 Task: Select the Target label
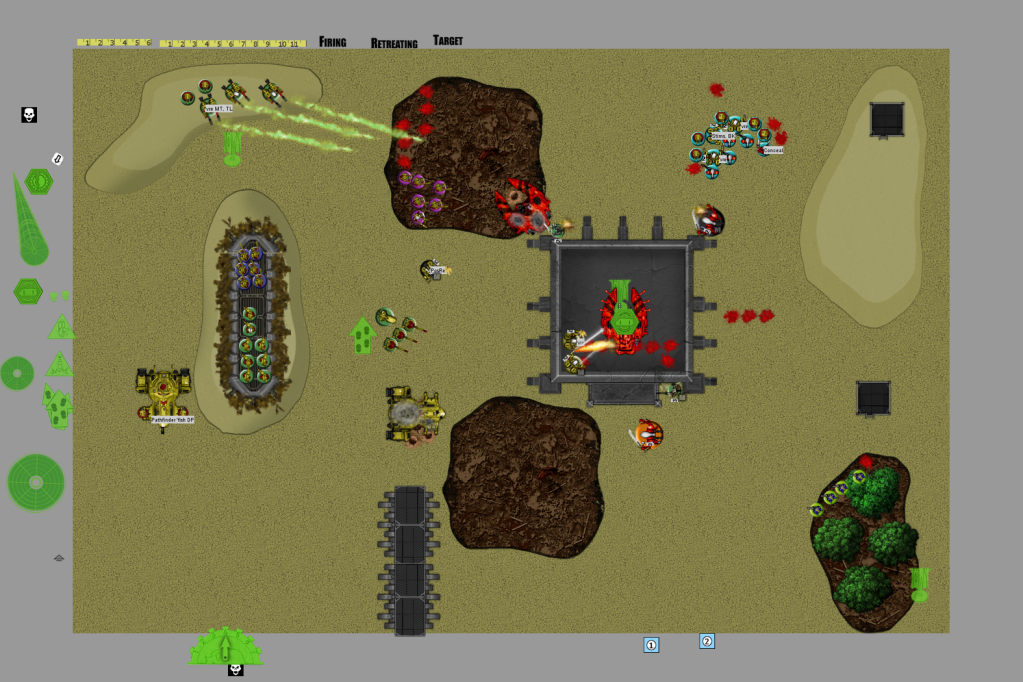pyautogui.click(x=447, y=41)
